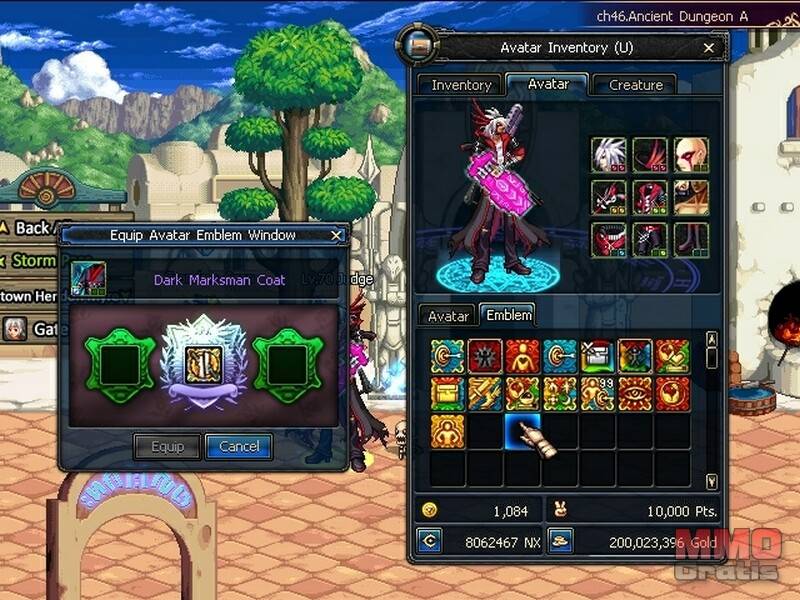Click the Equip button

pyautogui.click(x=167, y=446)
